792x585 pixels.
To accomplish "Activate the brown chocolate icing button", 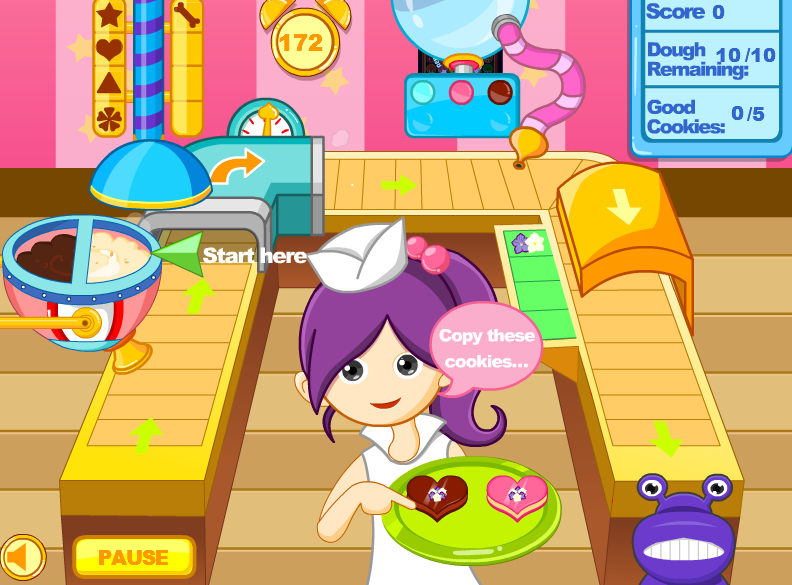I will pos(498,93).
